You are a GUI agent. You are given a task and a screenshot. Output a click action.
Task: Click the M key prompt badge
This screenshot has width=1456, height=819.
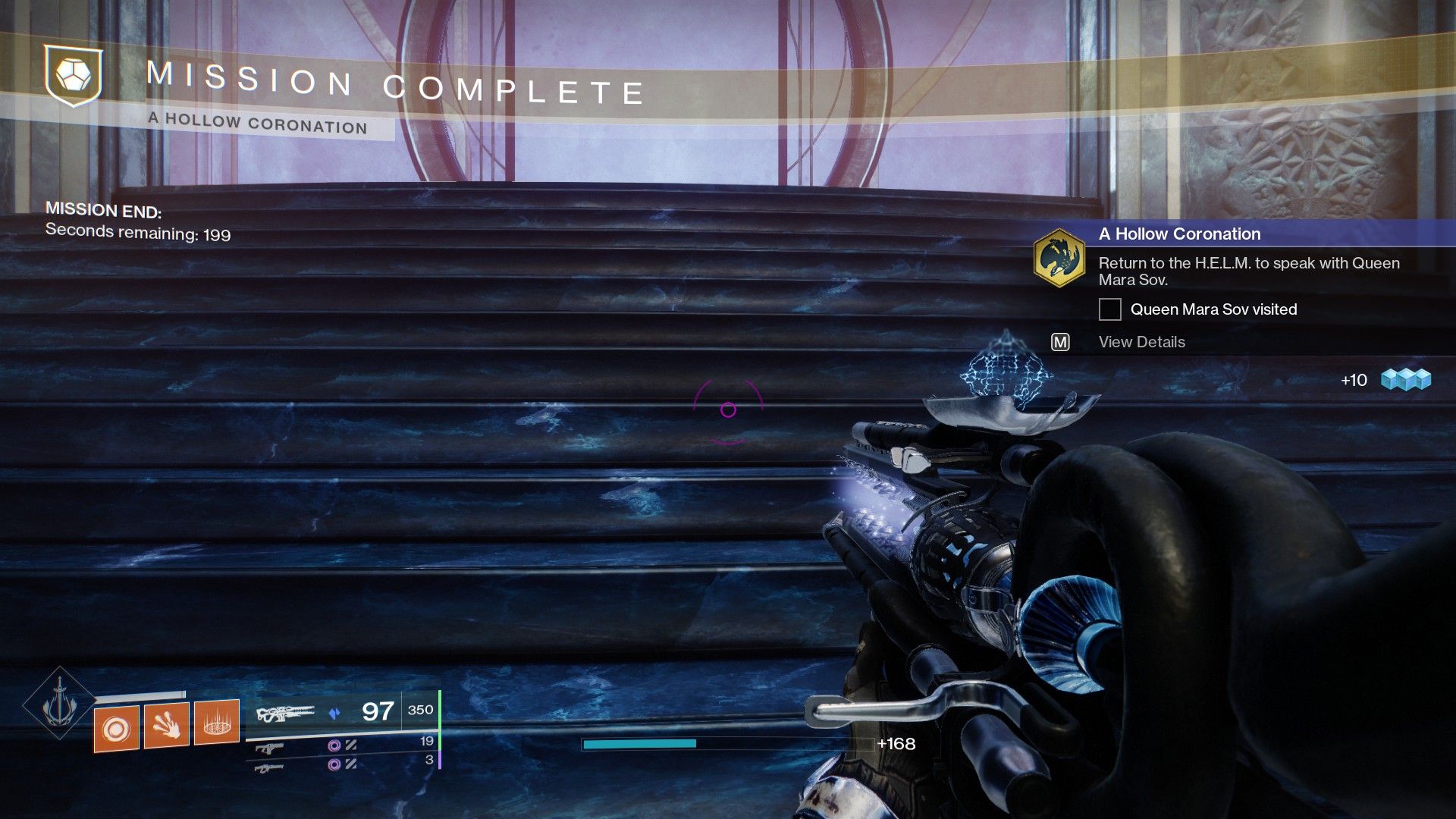click(x=1061, y=342)
